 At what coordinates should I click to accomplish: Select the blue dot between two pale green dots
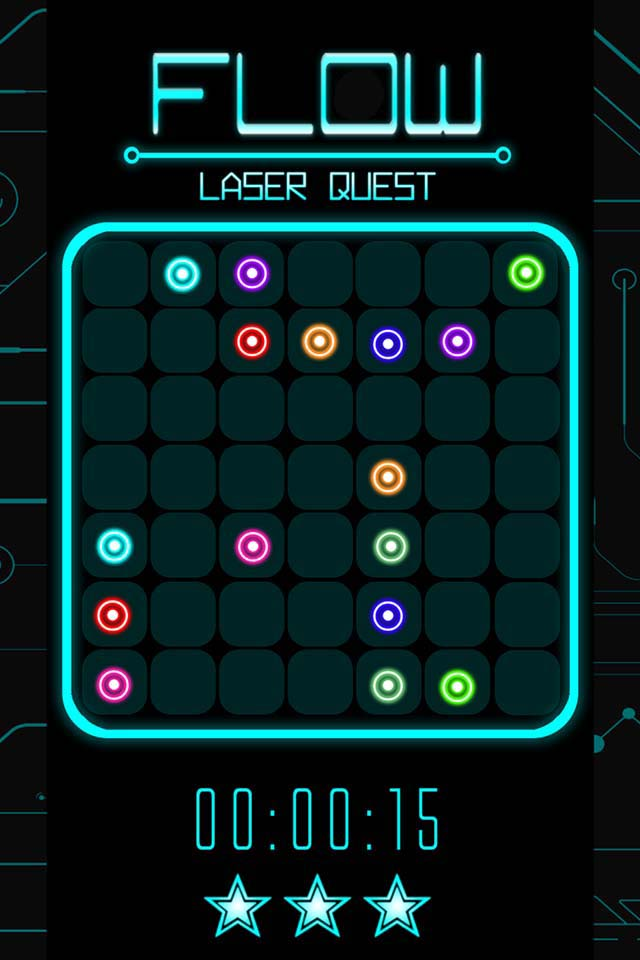tap(388, 615)
